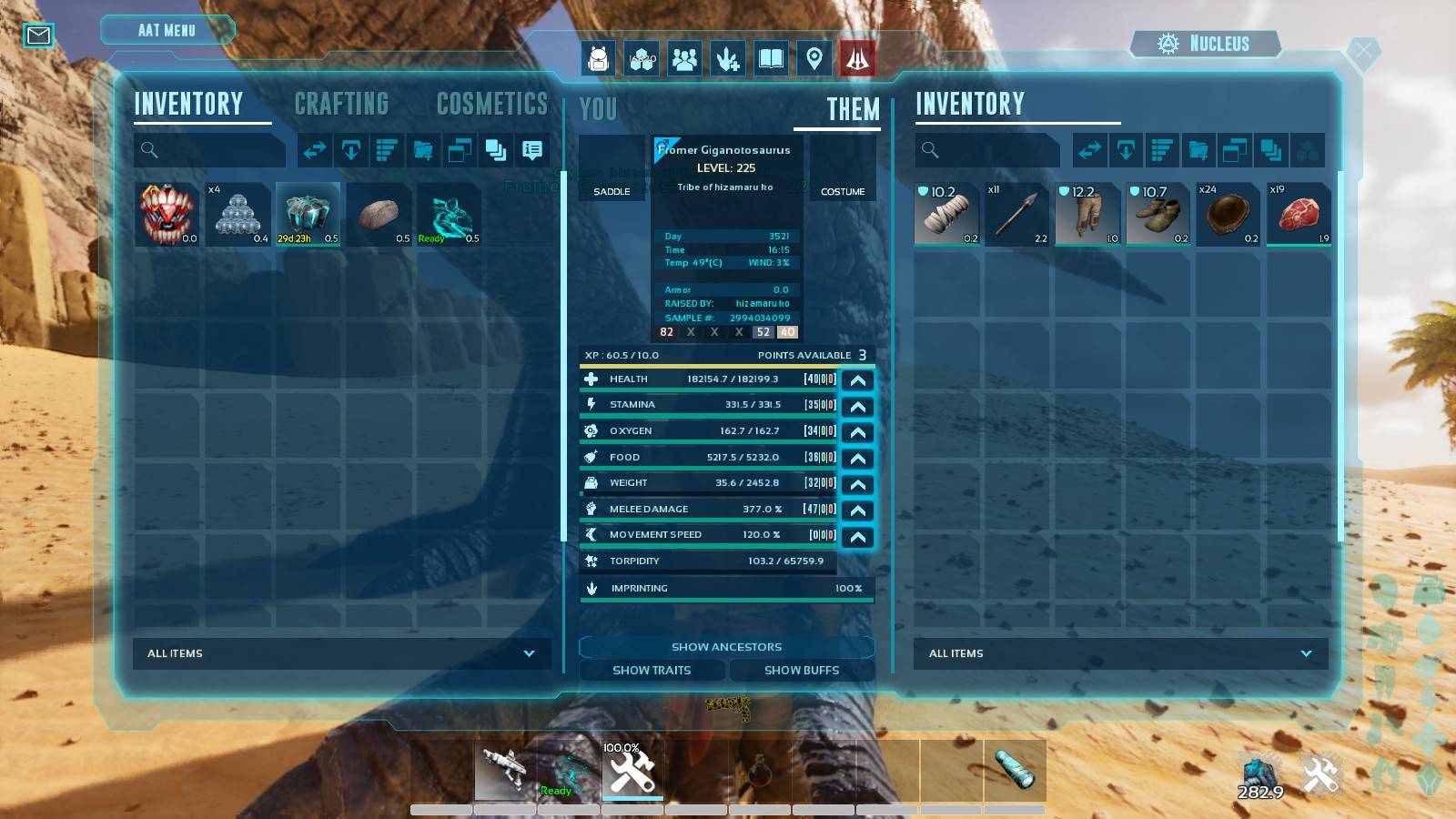This screenshot has width=1456, height=819.
Task: Switch to the Cosmetics tab
Action: click(x=491, y=105)
